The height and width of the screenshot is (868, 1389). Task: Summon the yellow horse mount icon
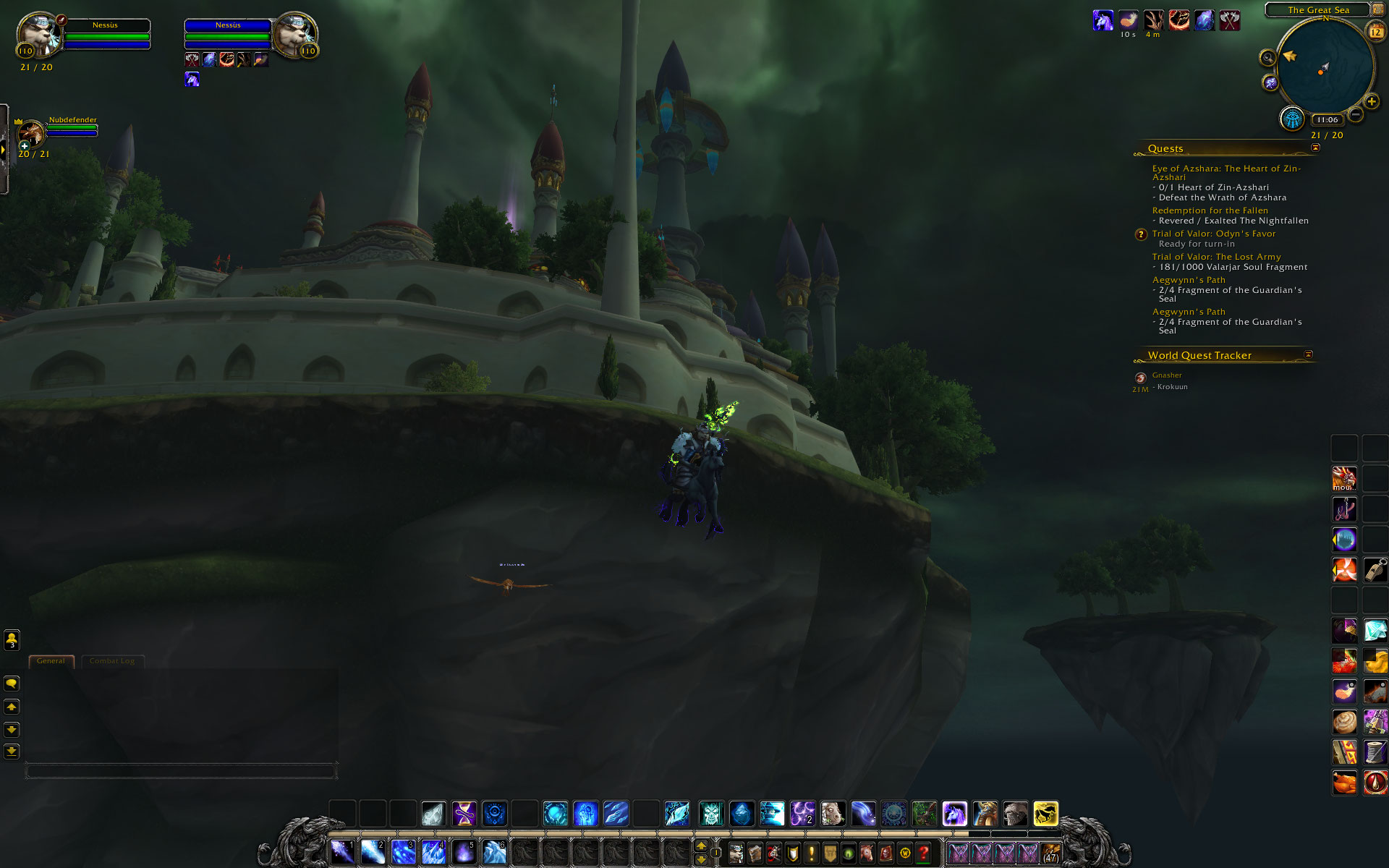[x=1045, y=814]
